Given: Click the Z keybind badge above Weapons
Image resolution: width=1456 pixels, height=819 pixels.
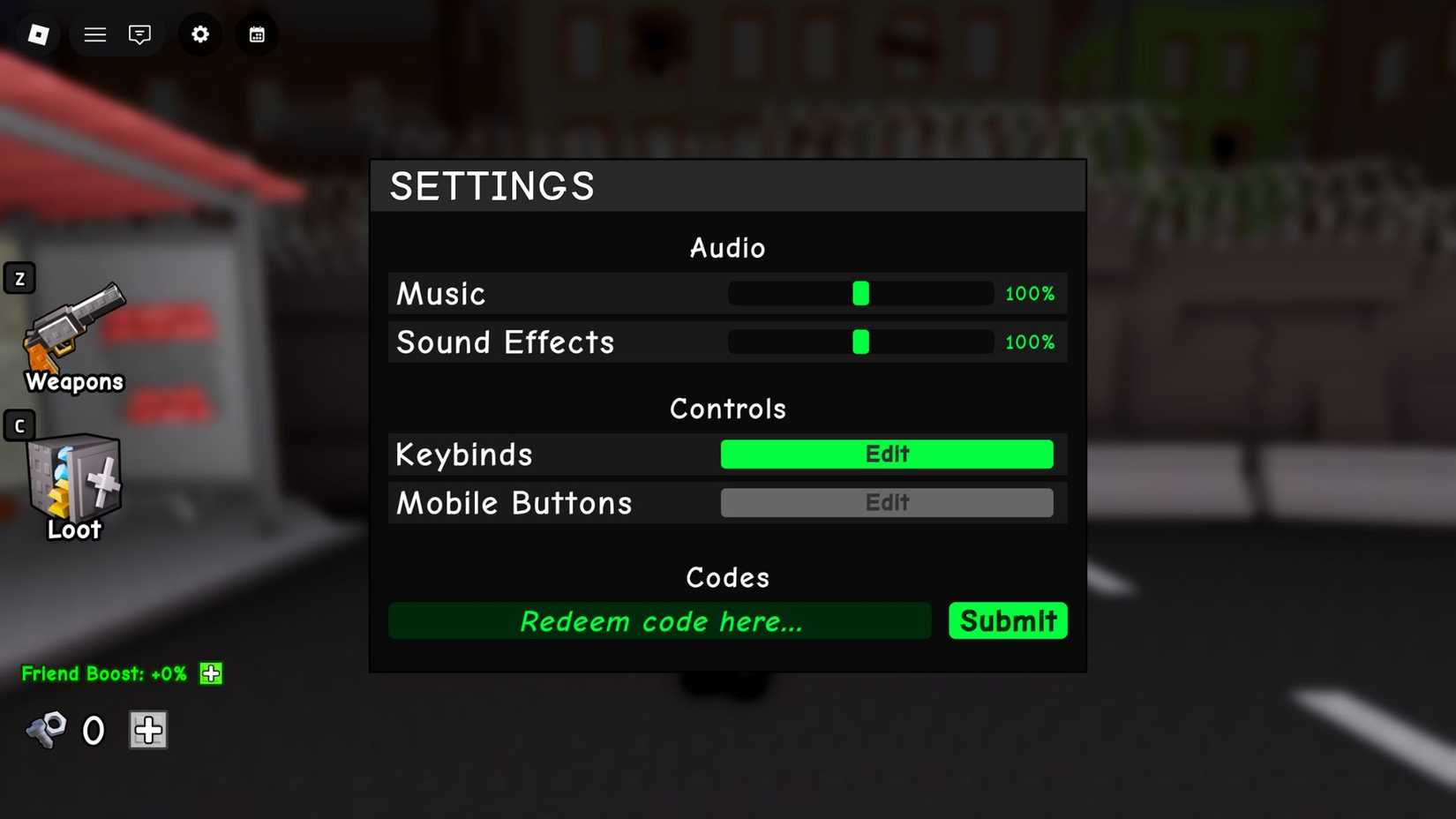Looking at the screenshot, I should 19,277.
